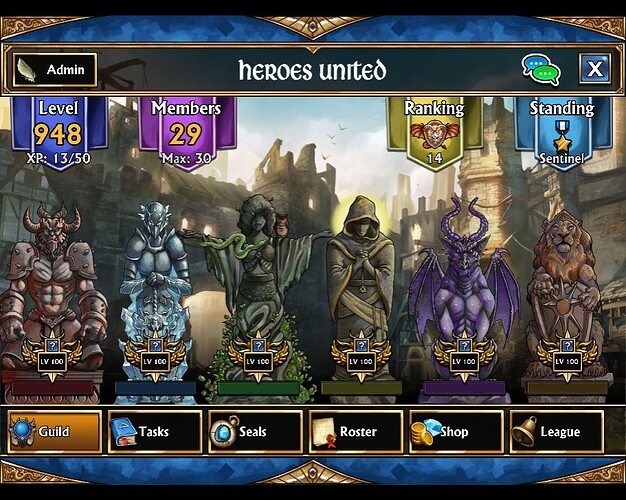Open the guild Level banner
The width and height of the screenshot is (626, 500).
[x=58, y=132]
